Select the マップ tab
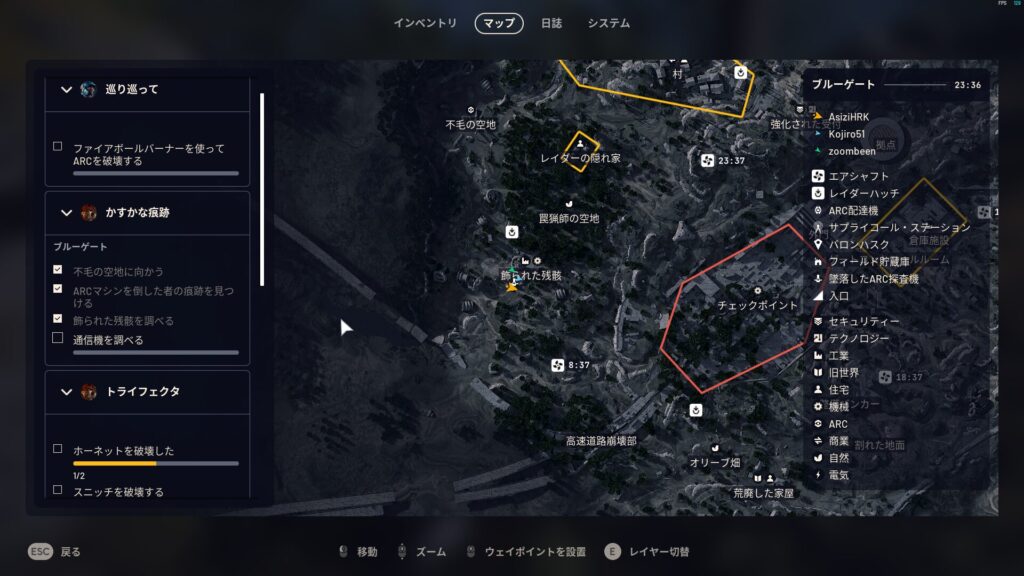The height and width of the screenshot is (576, 1024). tap(499, 23)
